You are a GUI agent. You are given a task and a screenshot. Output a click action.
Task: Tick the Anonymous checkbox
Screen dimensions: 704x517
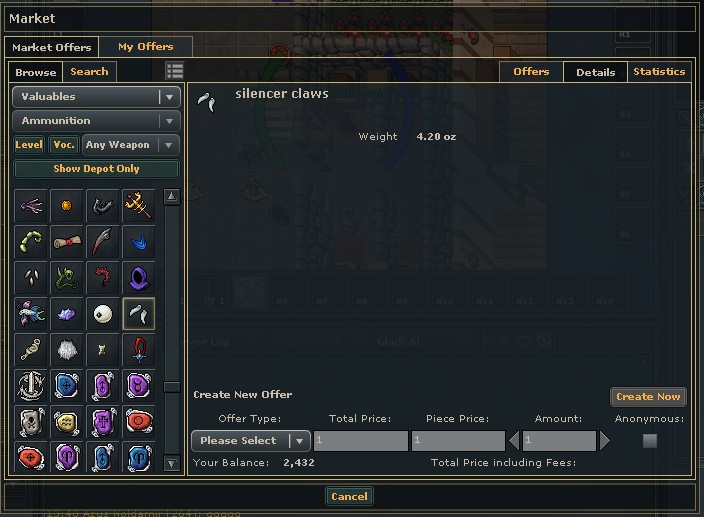coord(650,441)
